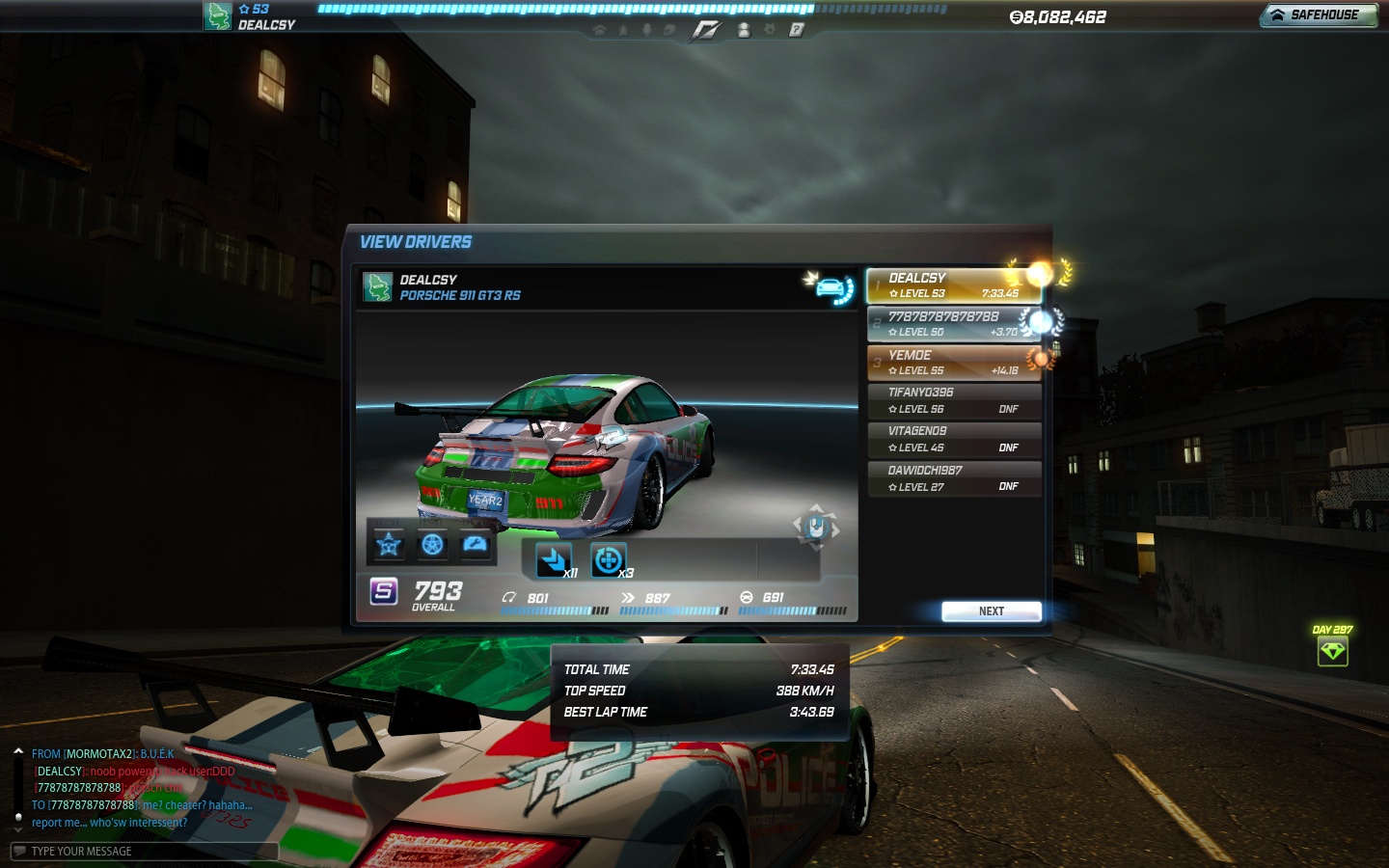1389x868 pixels.
Task: Open the car wrench performance icon
Action: [x=476, y=545]
